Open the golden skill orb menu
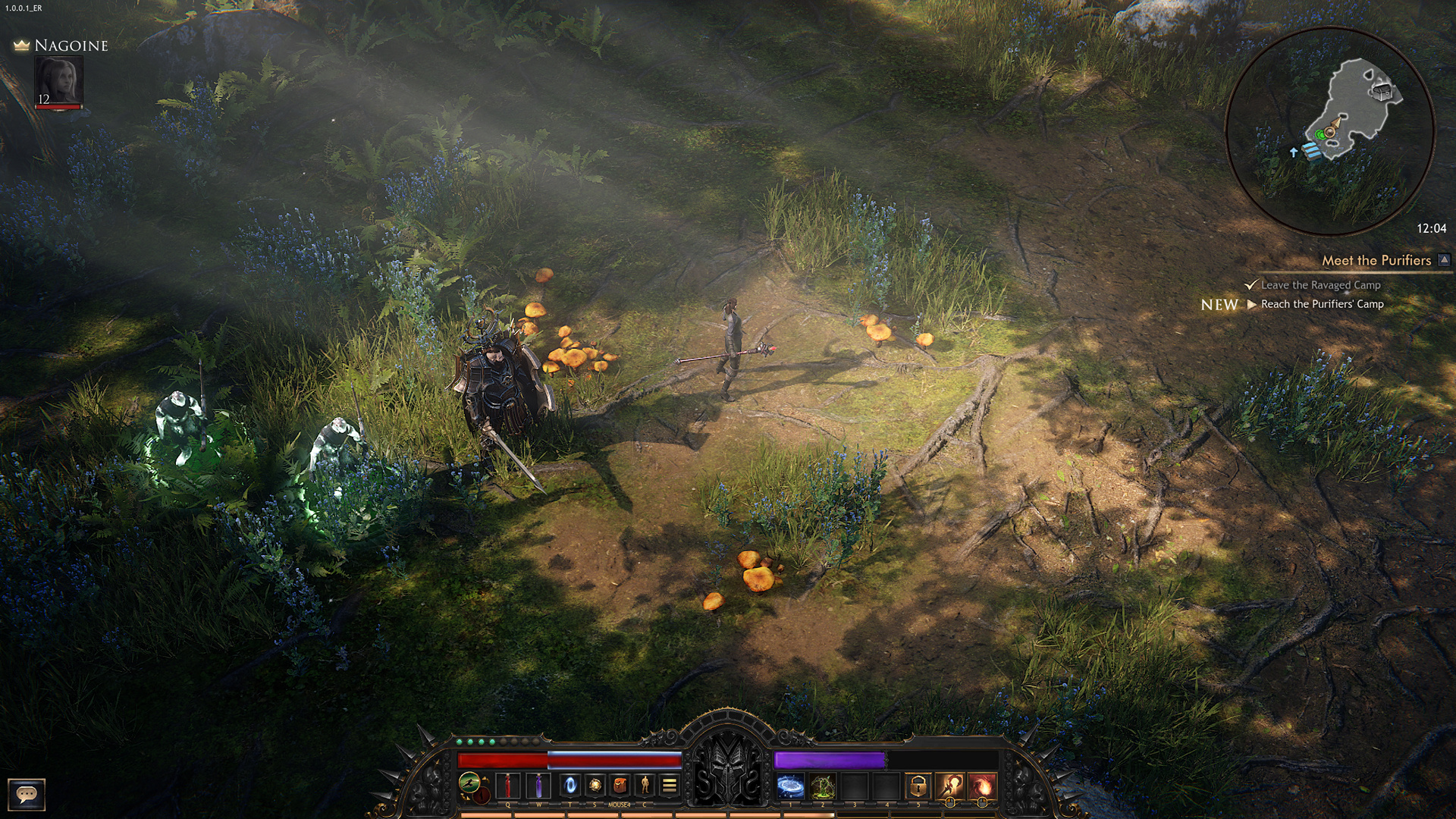Screen dimensions: 1456x819 tap(595, 786)
